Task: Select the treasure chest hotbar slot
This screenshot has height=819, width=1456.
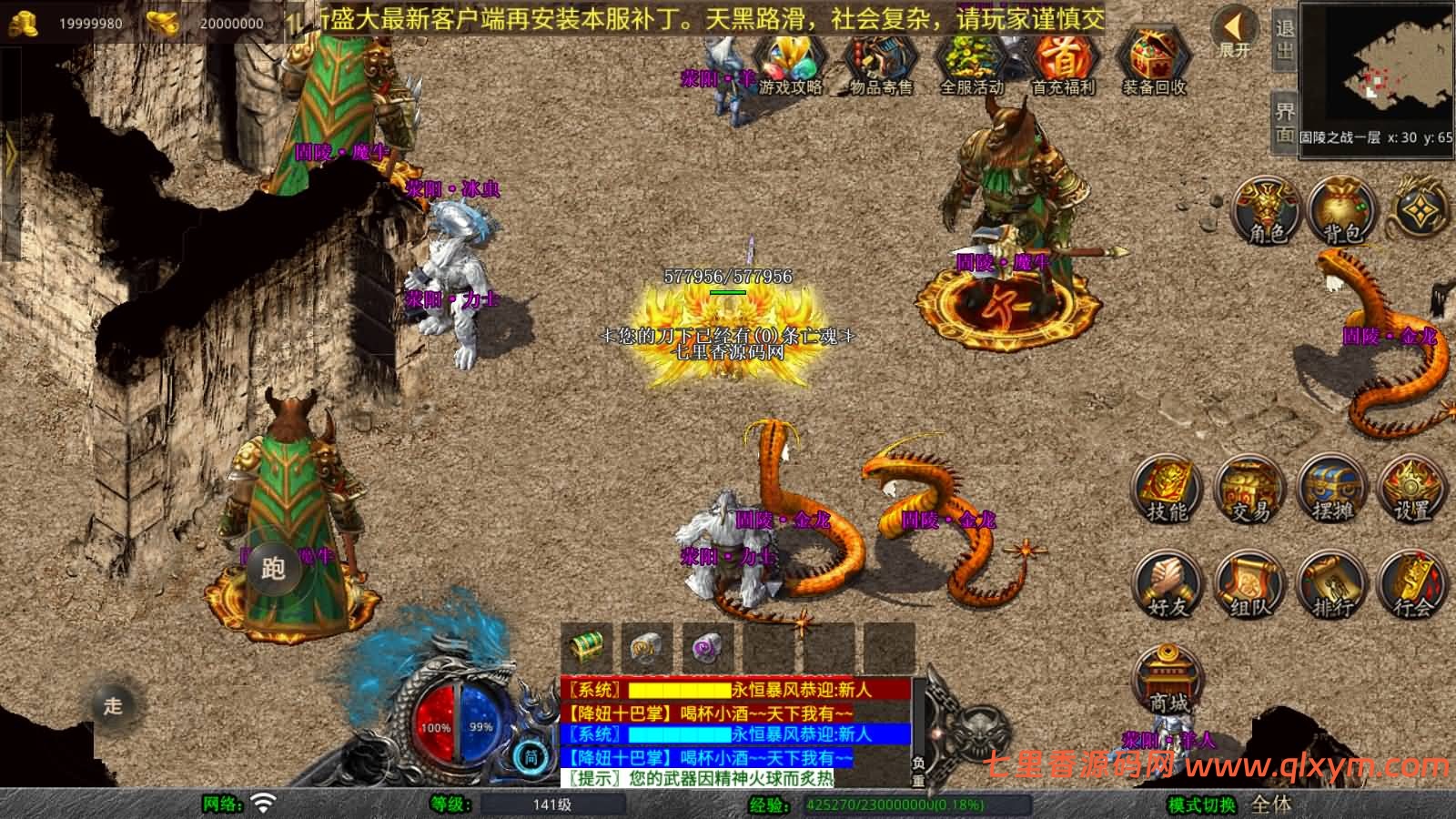Action: 587,647
